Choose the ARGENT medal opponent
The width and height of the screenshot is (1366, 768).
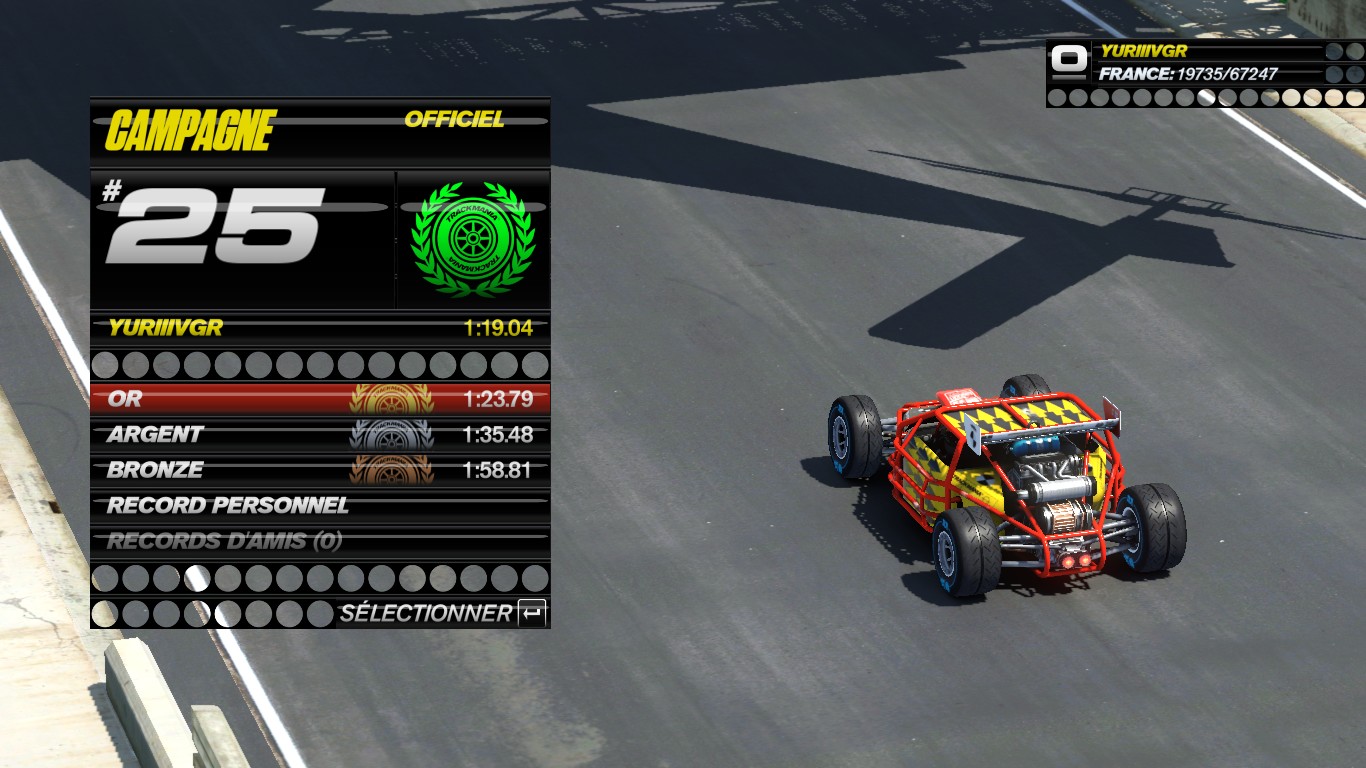(320, 435)
